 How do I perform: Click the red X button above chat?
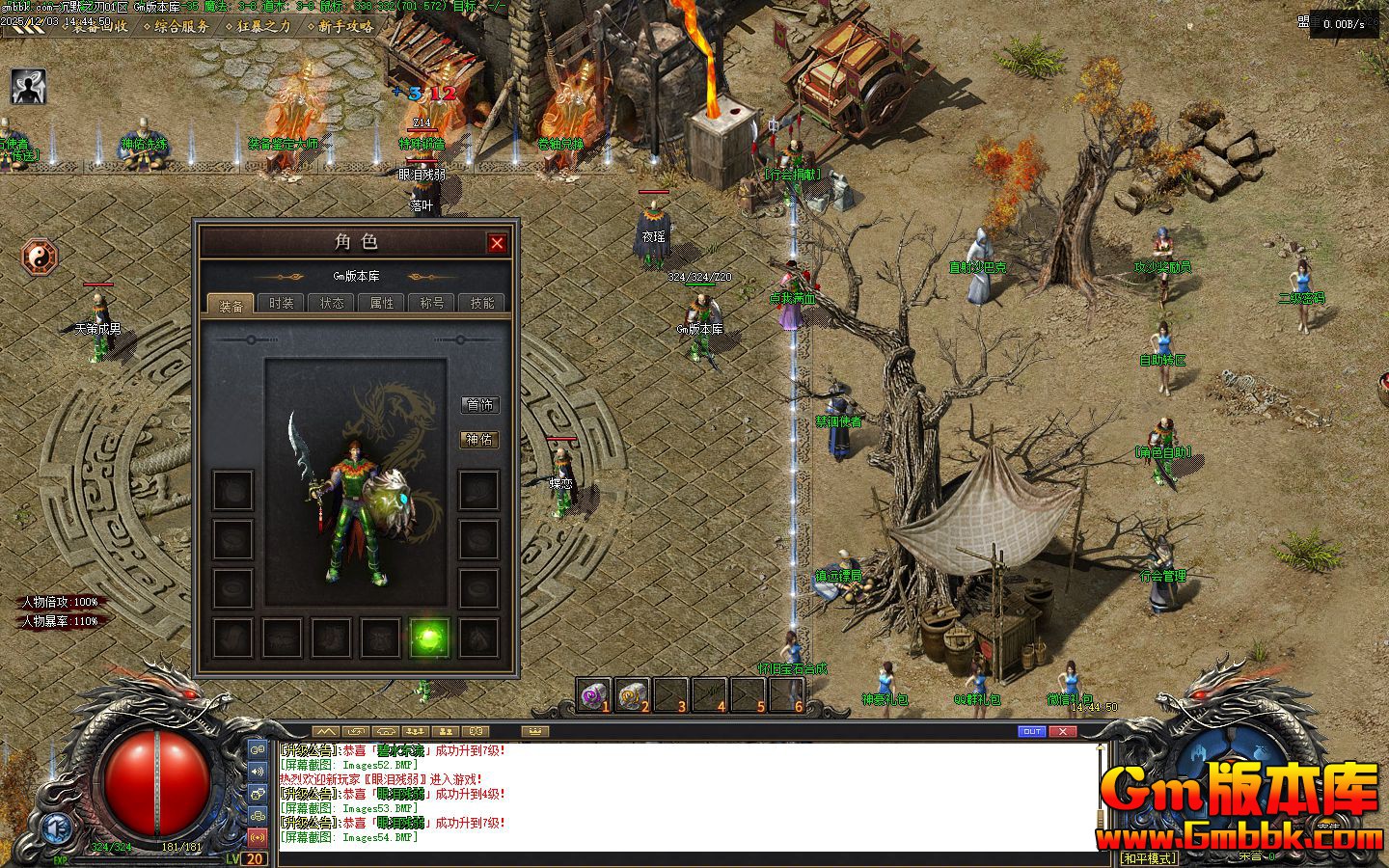coord(1062,732)
